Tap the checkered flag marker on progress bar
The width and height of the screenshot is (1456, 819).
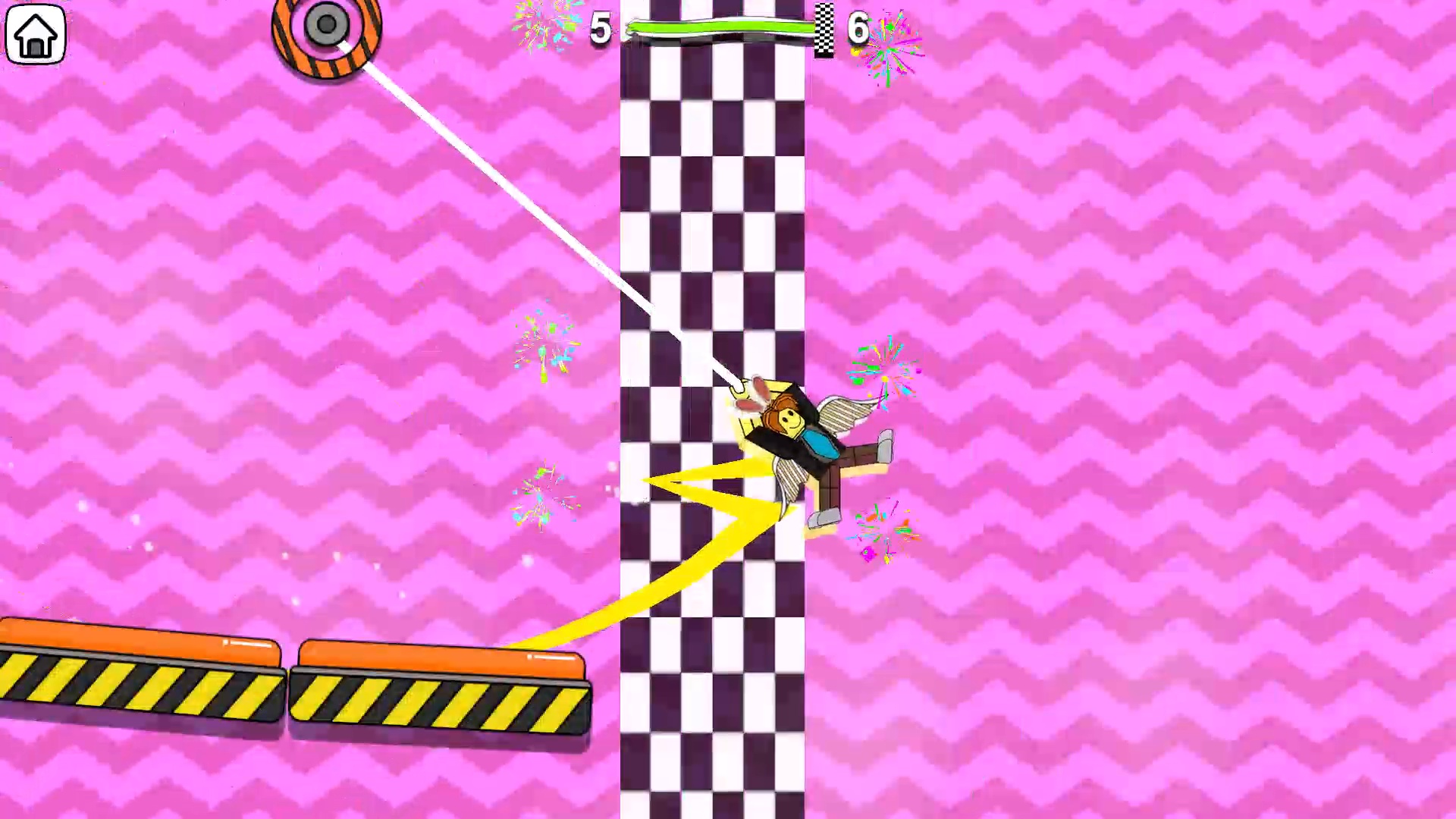[x=823, y=30]
